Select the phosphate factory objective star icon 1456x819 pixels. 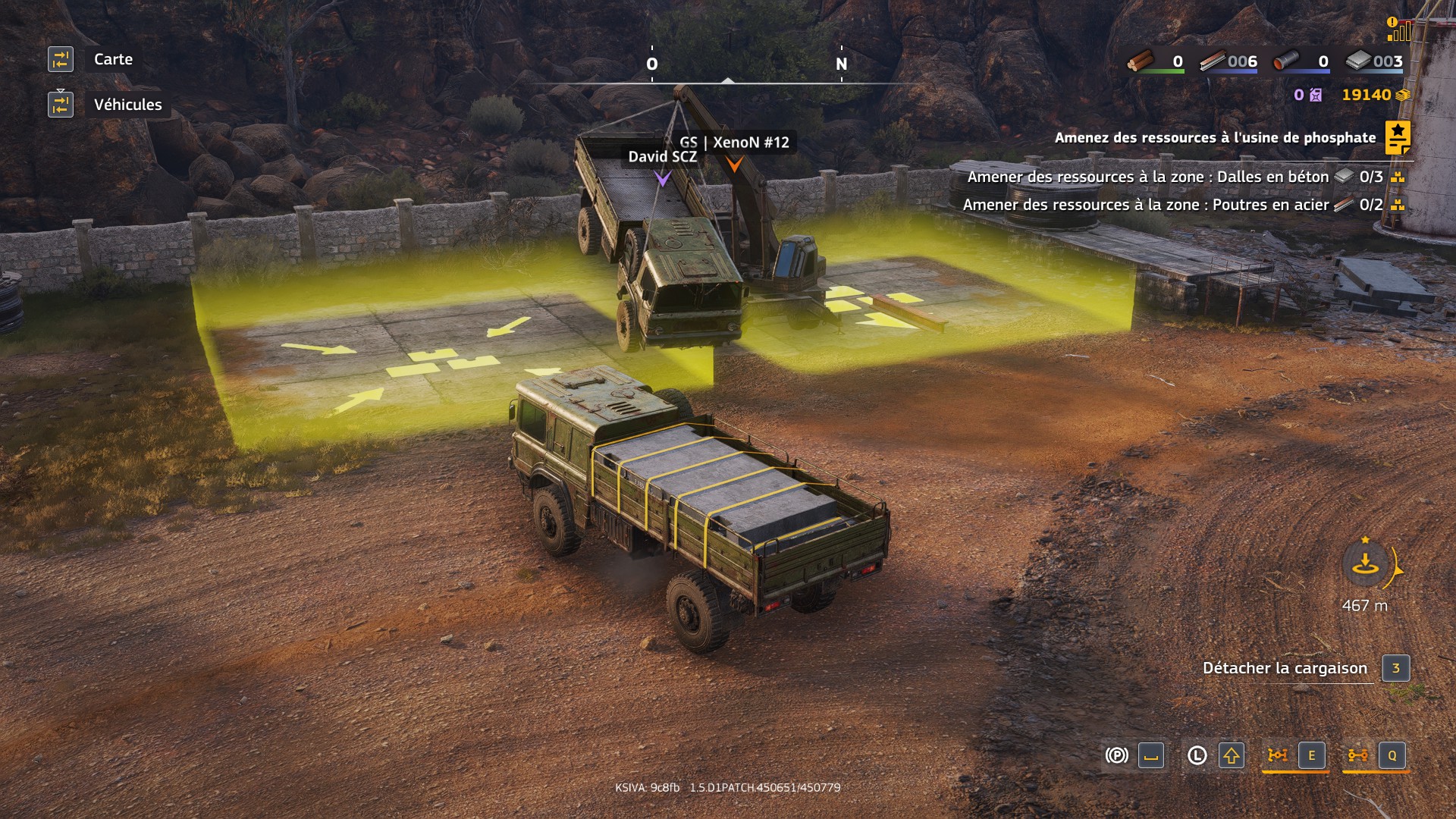point(1397,137)
